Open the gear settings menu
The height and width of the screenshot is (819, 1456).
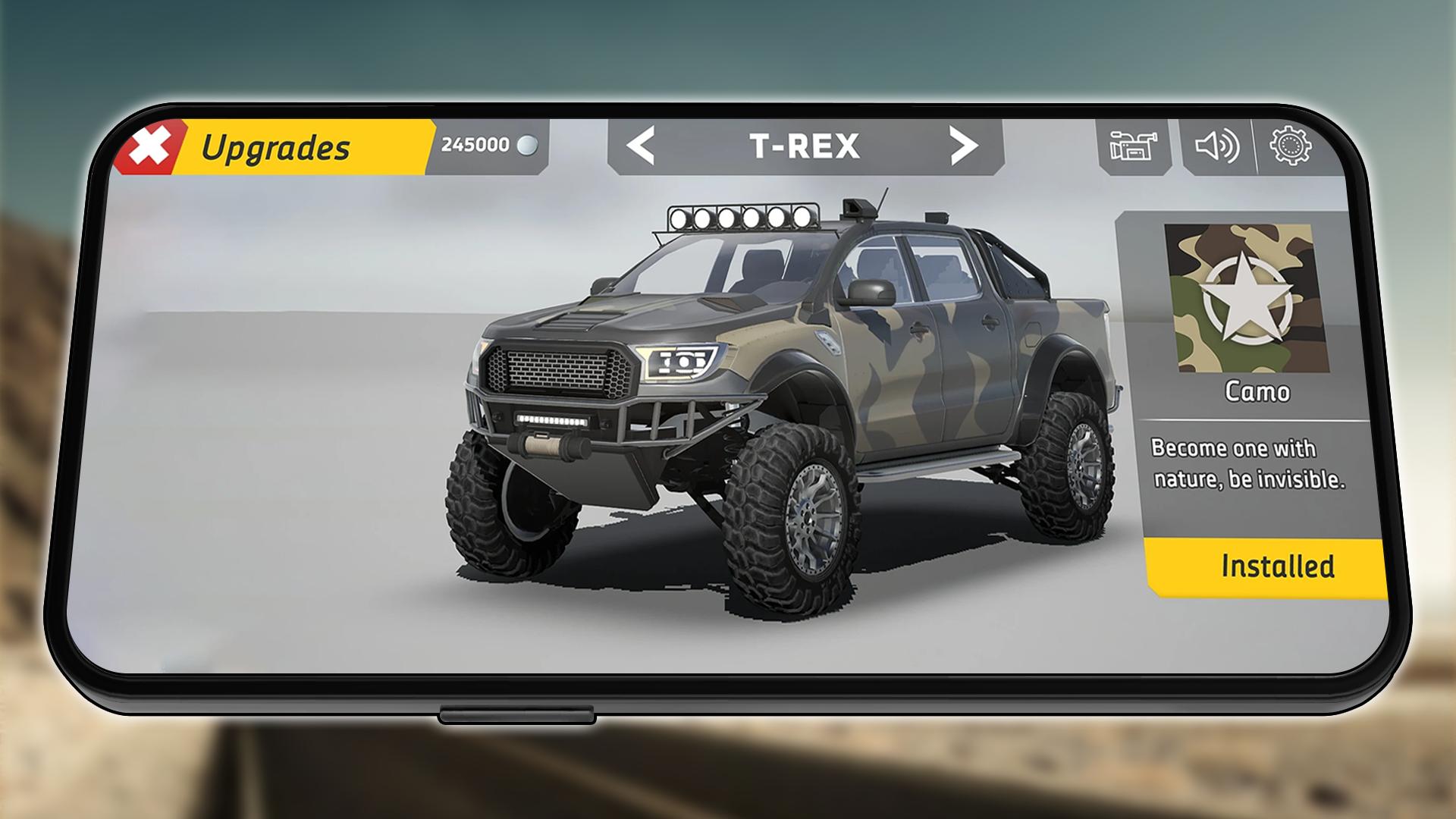pos(1290,144)
